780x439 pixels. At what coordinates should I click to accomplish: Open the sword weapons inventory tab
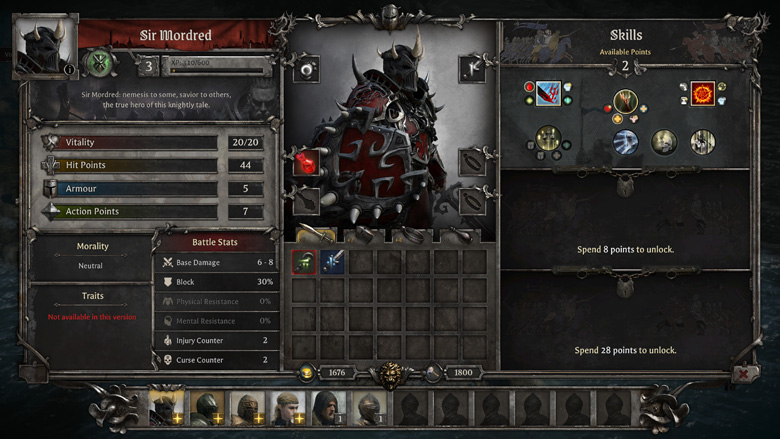pyautogui.click(x=315, y=237)
